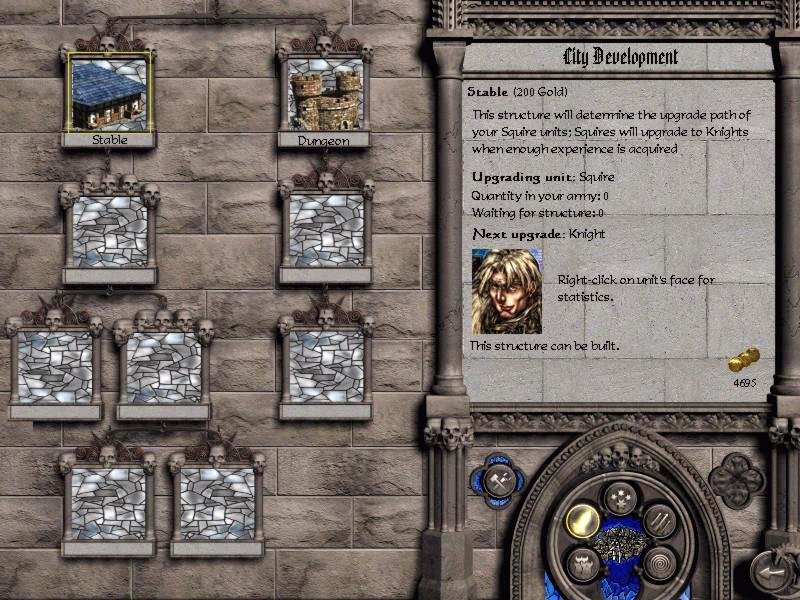Select the horned helmets category button
Screen dimensions: 800x600
tap(582, 564)
